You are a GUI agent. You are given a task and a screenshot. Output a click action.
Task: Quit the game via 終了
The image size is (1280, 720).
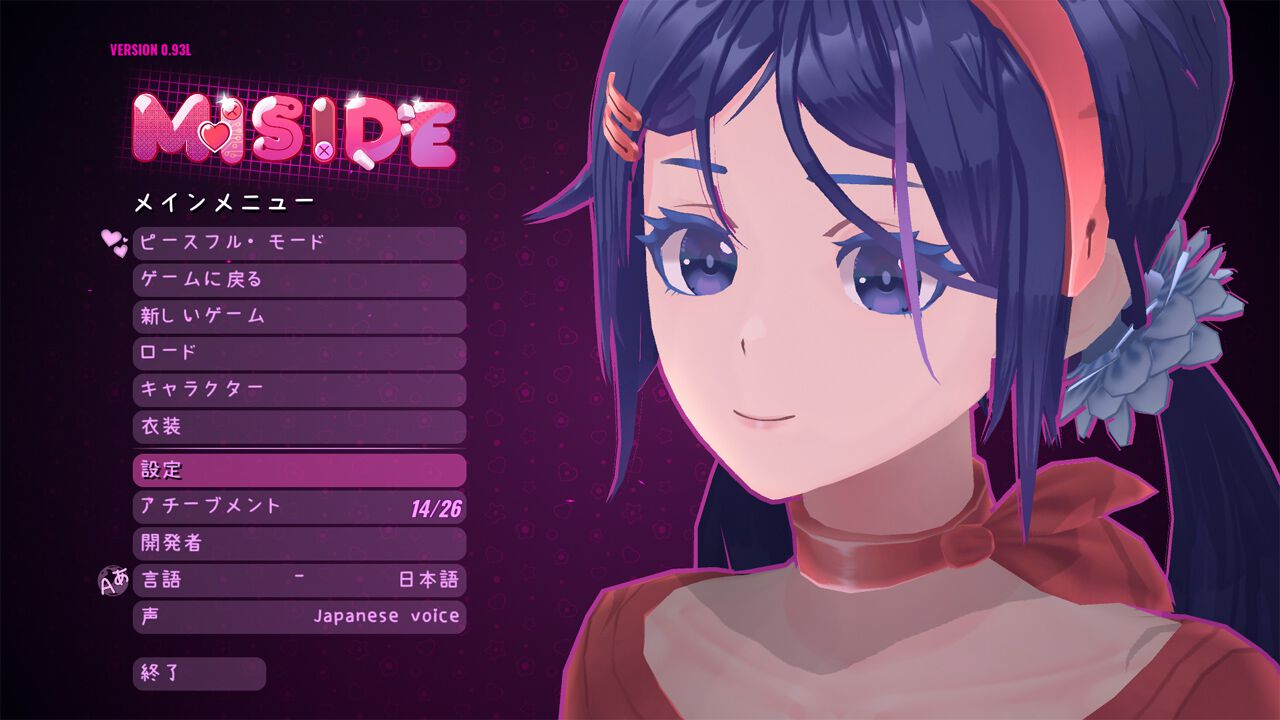[199, 675]
